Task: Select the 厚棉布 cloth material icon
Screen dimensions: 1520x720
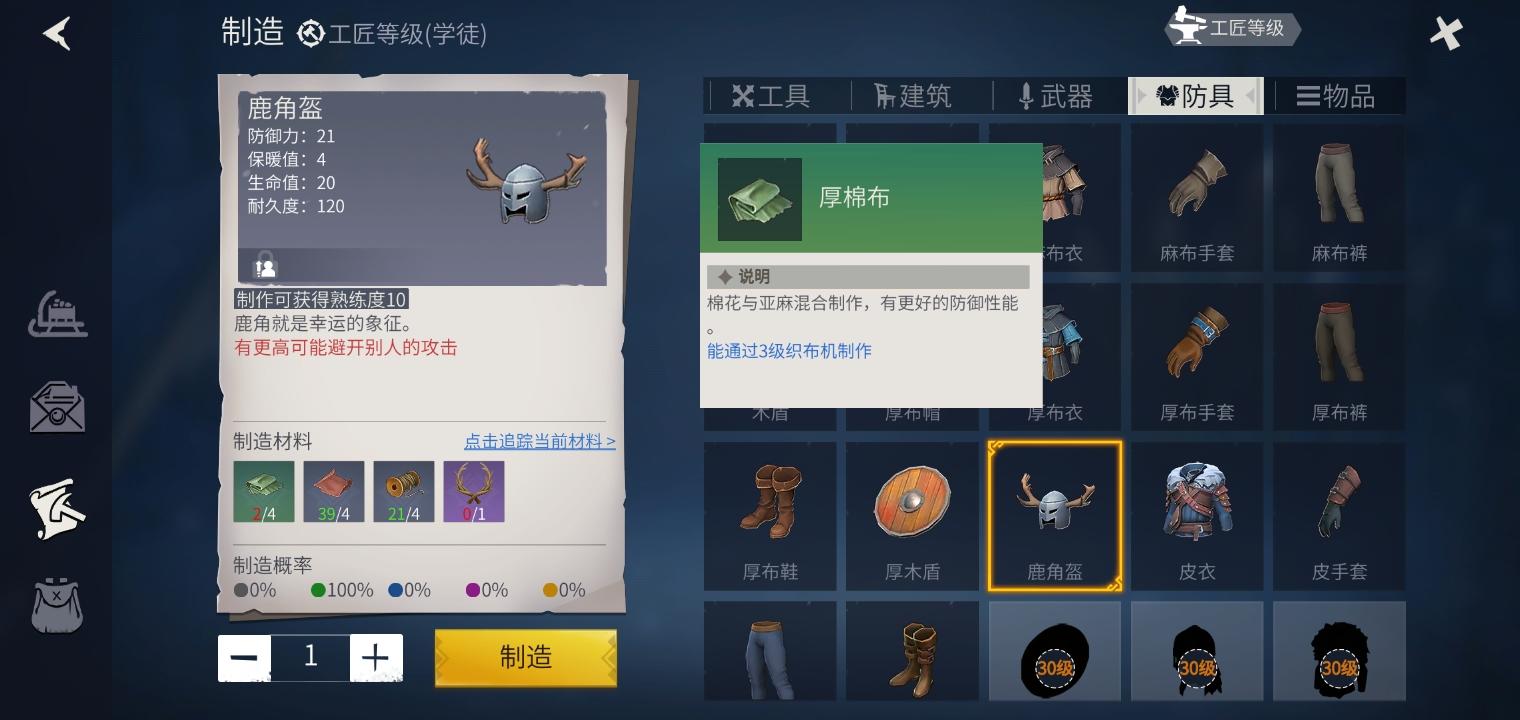Action: tap(263, 489)
